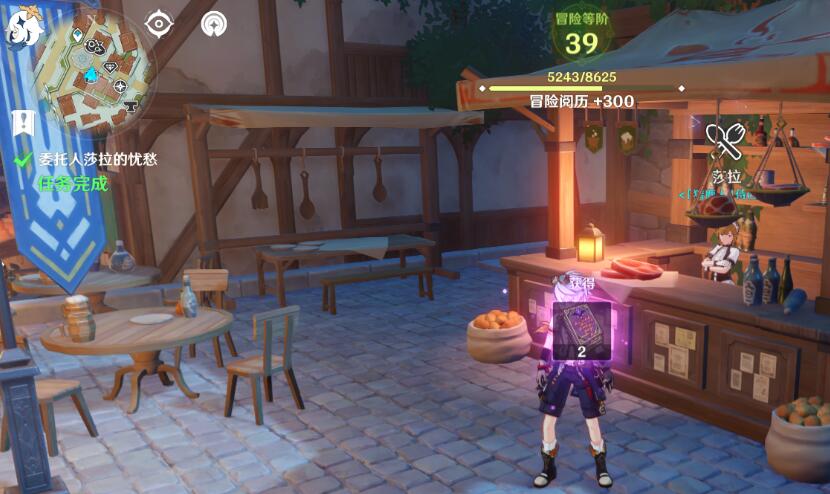Screen dimensions: 830x494
Task: Open the compass-arch icon beside the eye
Action: click(x=214, y=23)
